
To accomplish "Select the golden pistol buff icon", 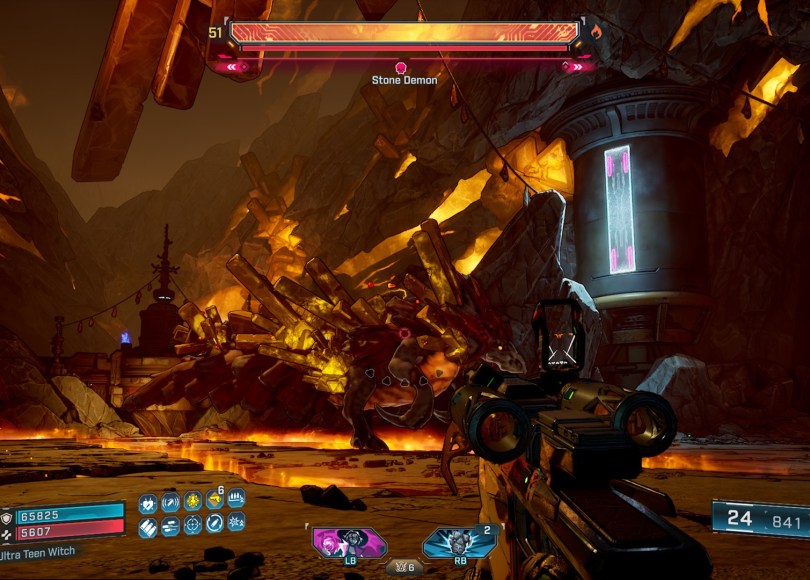I will (214, 500).
